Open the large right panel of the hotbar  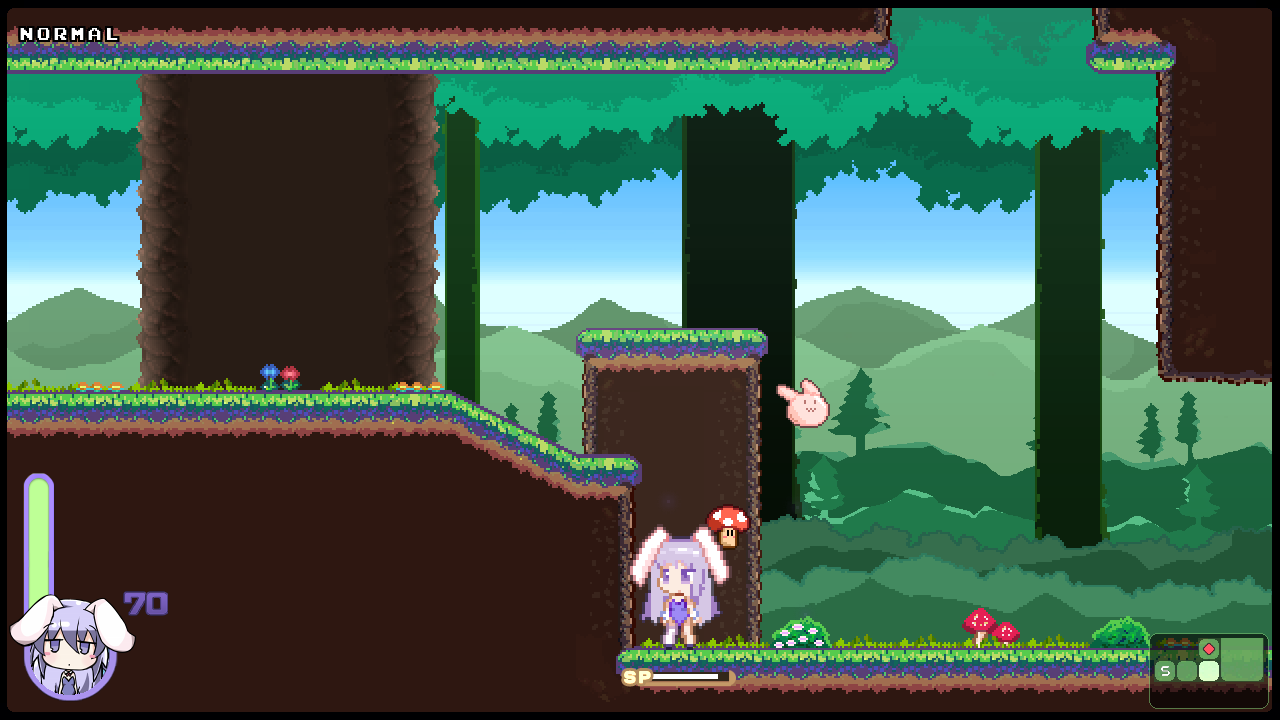point(1242,660)
